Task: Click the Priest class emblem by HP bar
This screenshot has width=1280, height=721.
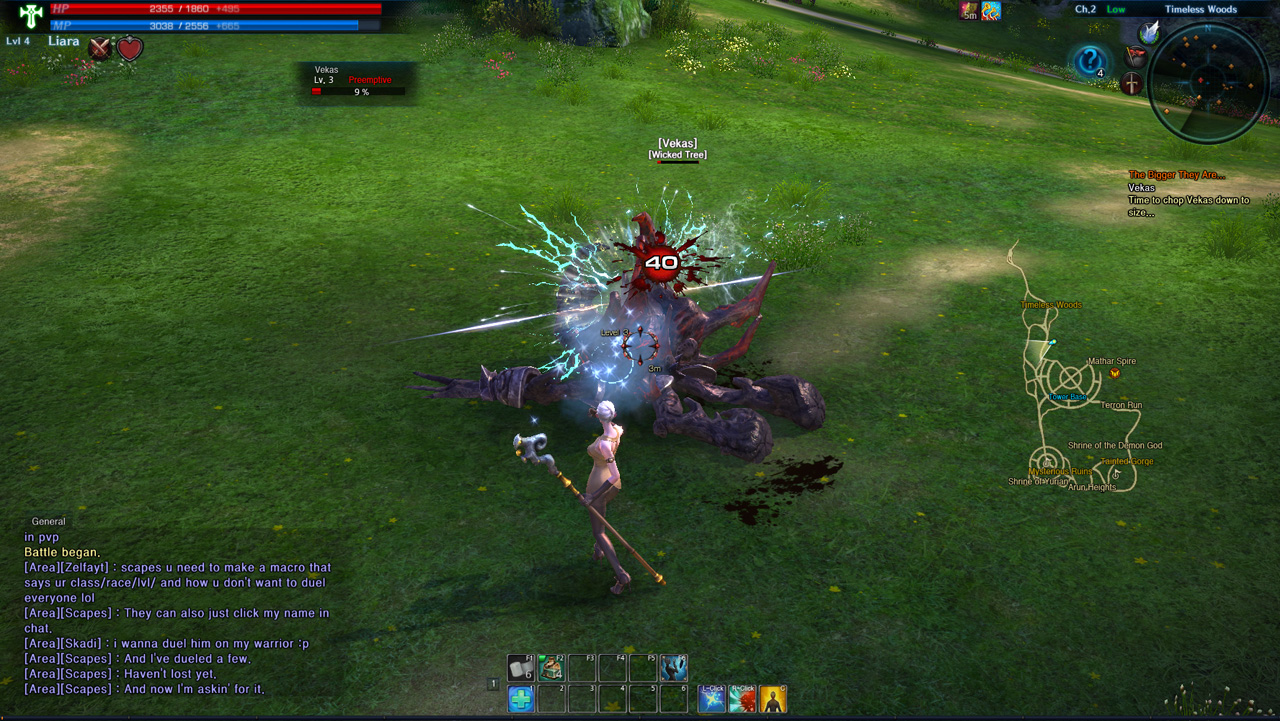Action: pyautogui.click(x=30, y=16)
